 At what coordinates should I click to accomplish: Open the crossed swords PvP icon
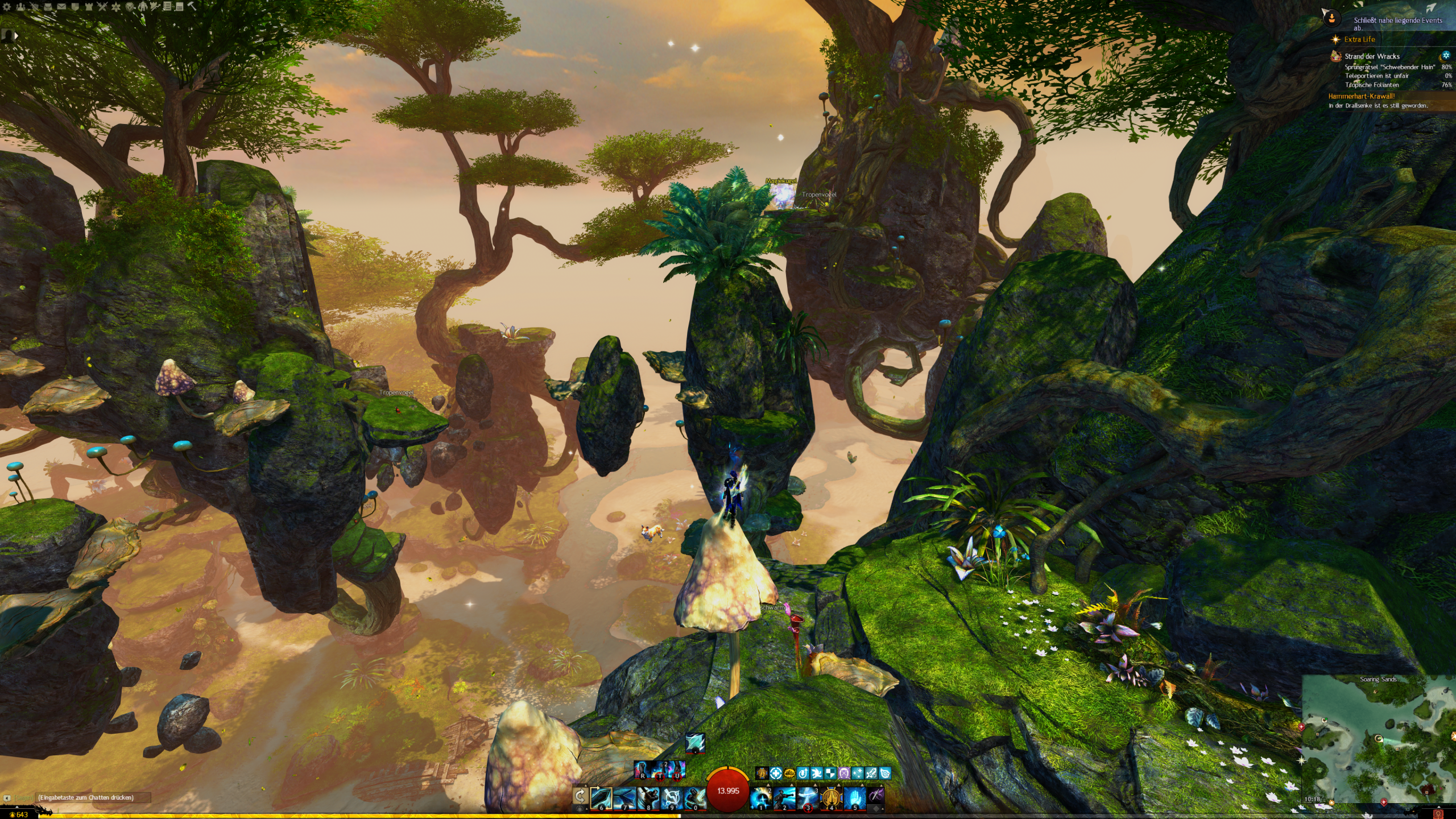102,7
